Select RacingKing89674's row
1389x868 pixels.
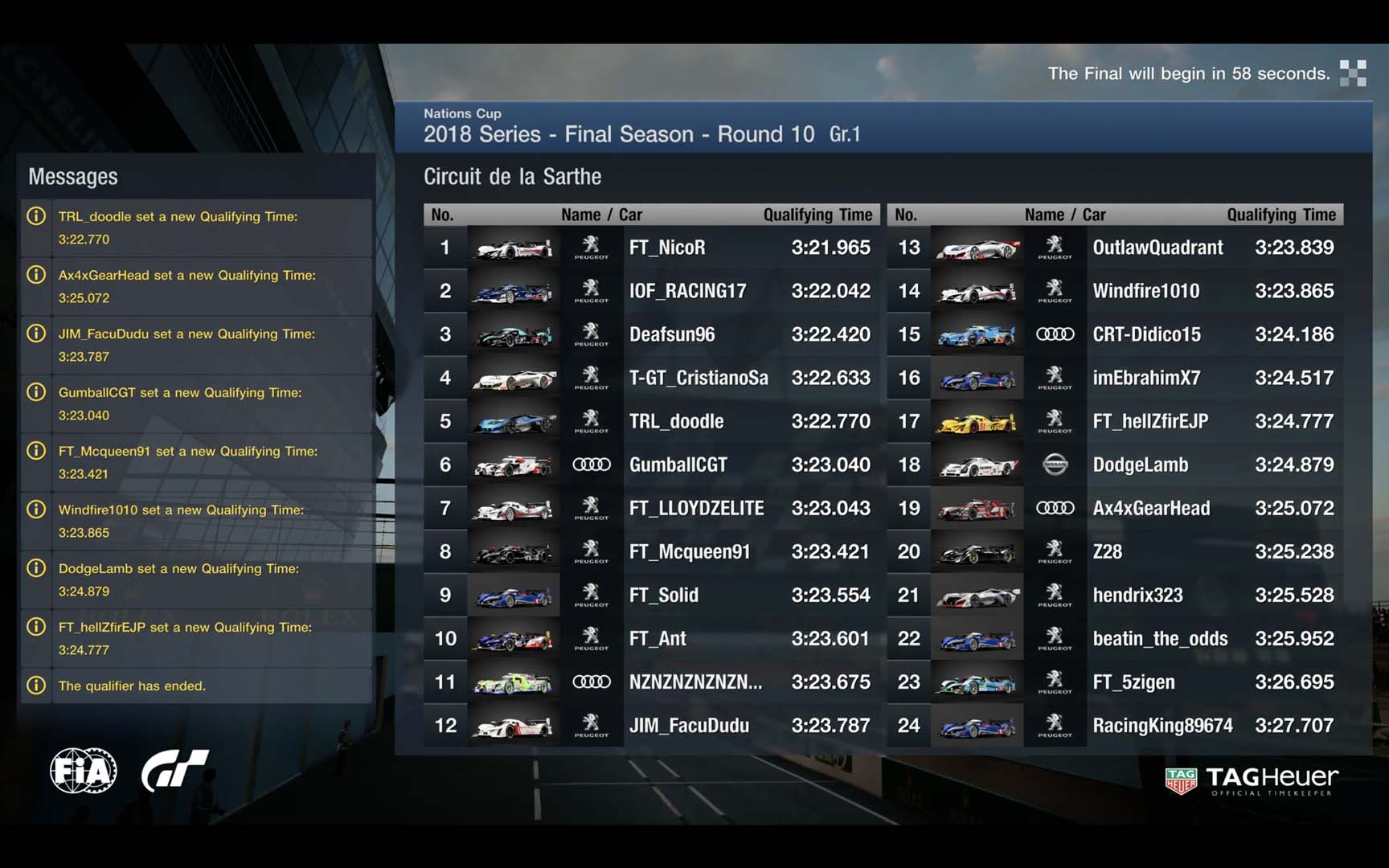[1162, 725]
